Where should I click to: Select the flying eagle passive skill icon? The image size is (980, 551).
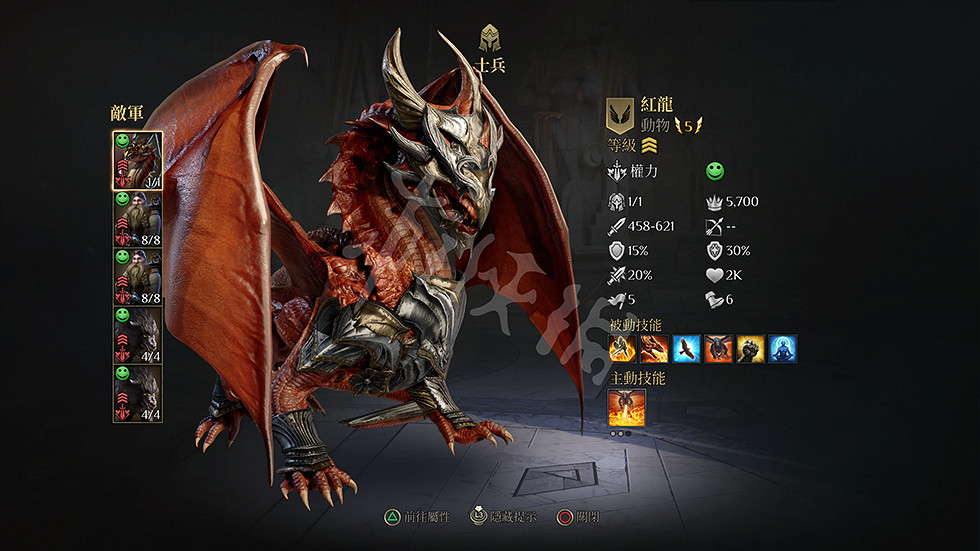[686, 349]
